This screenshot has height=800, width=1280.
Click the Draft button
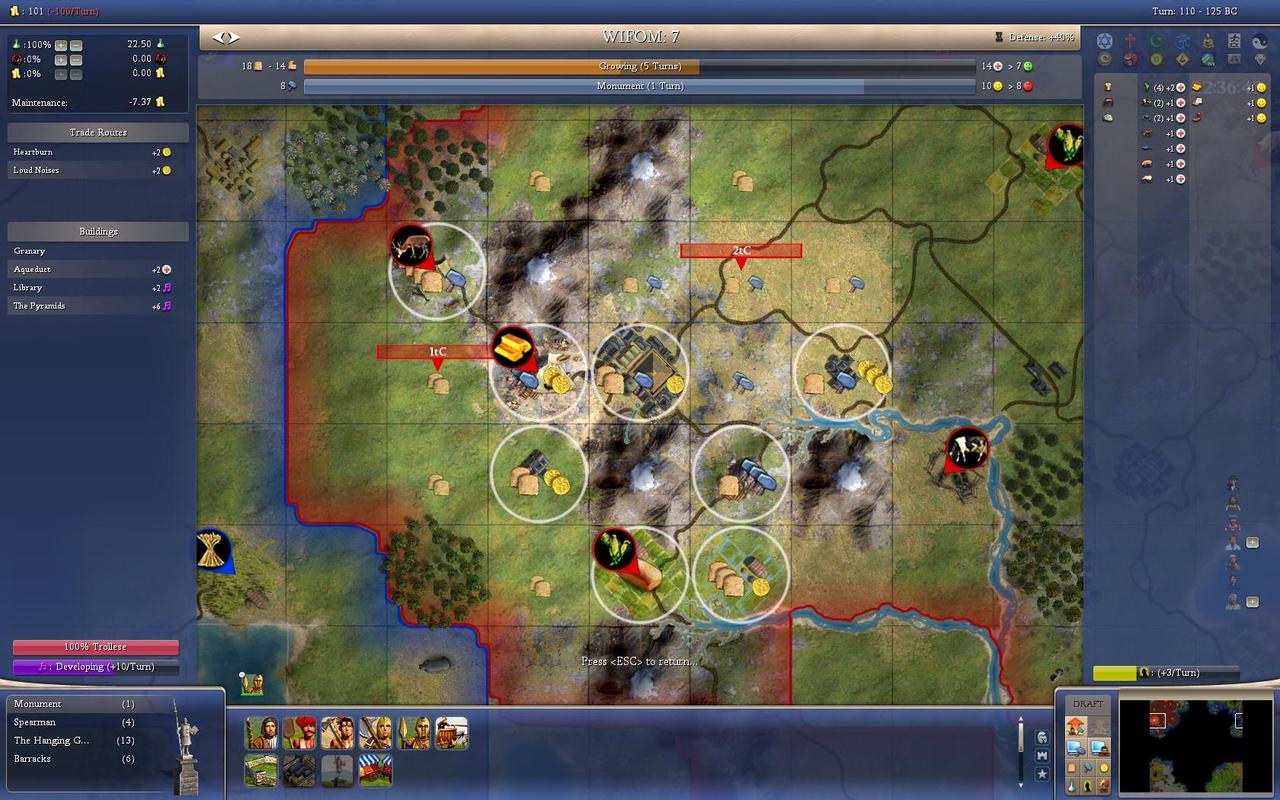(1088, 704)
